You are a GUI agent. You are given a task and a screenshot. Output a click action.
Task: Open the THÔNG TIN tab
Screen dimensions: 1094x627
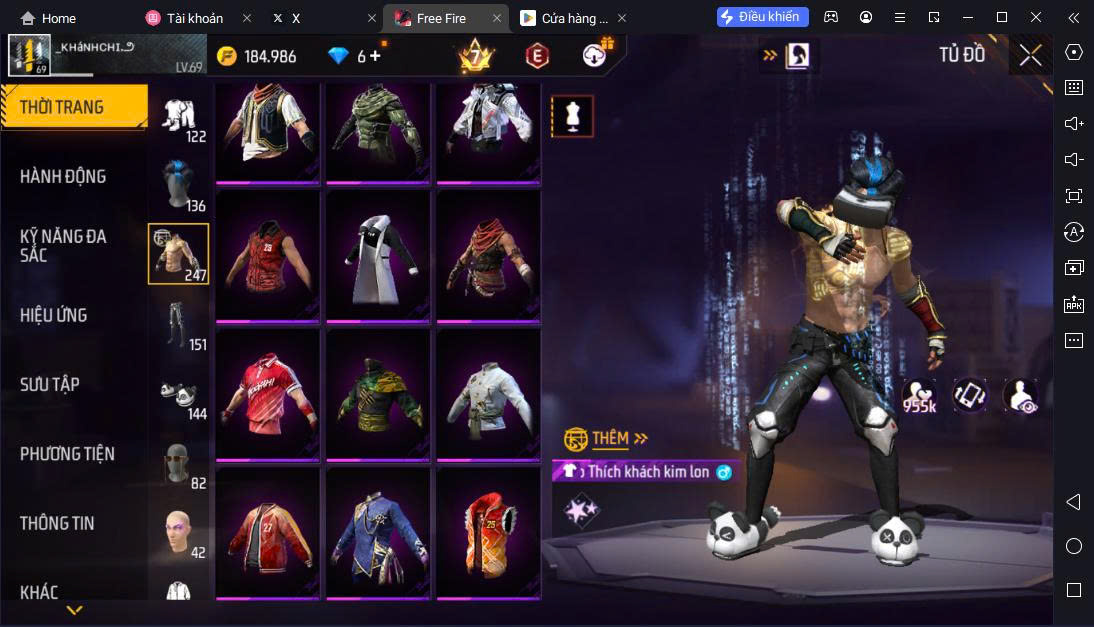pos(57,522)
